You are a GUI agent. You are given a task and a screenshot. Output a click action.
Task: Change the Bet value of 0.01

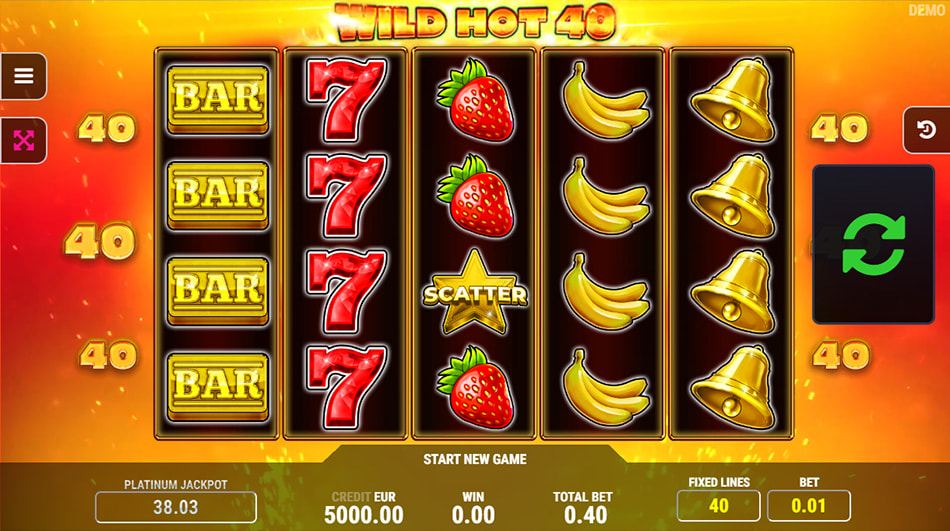click(x=808, y=505)
